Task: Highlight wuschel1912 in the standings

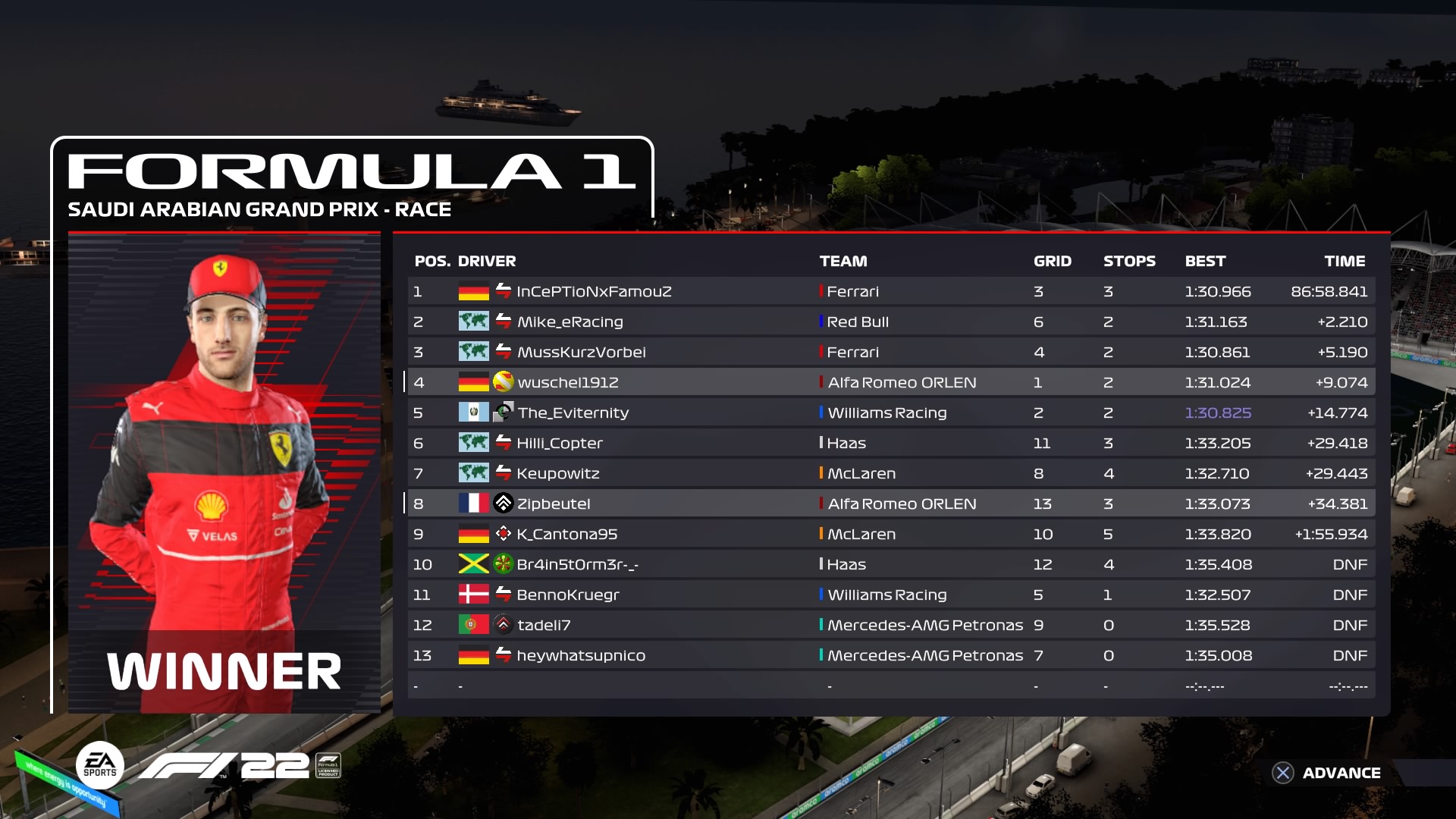Action: (x=891, y=382)
